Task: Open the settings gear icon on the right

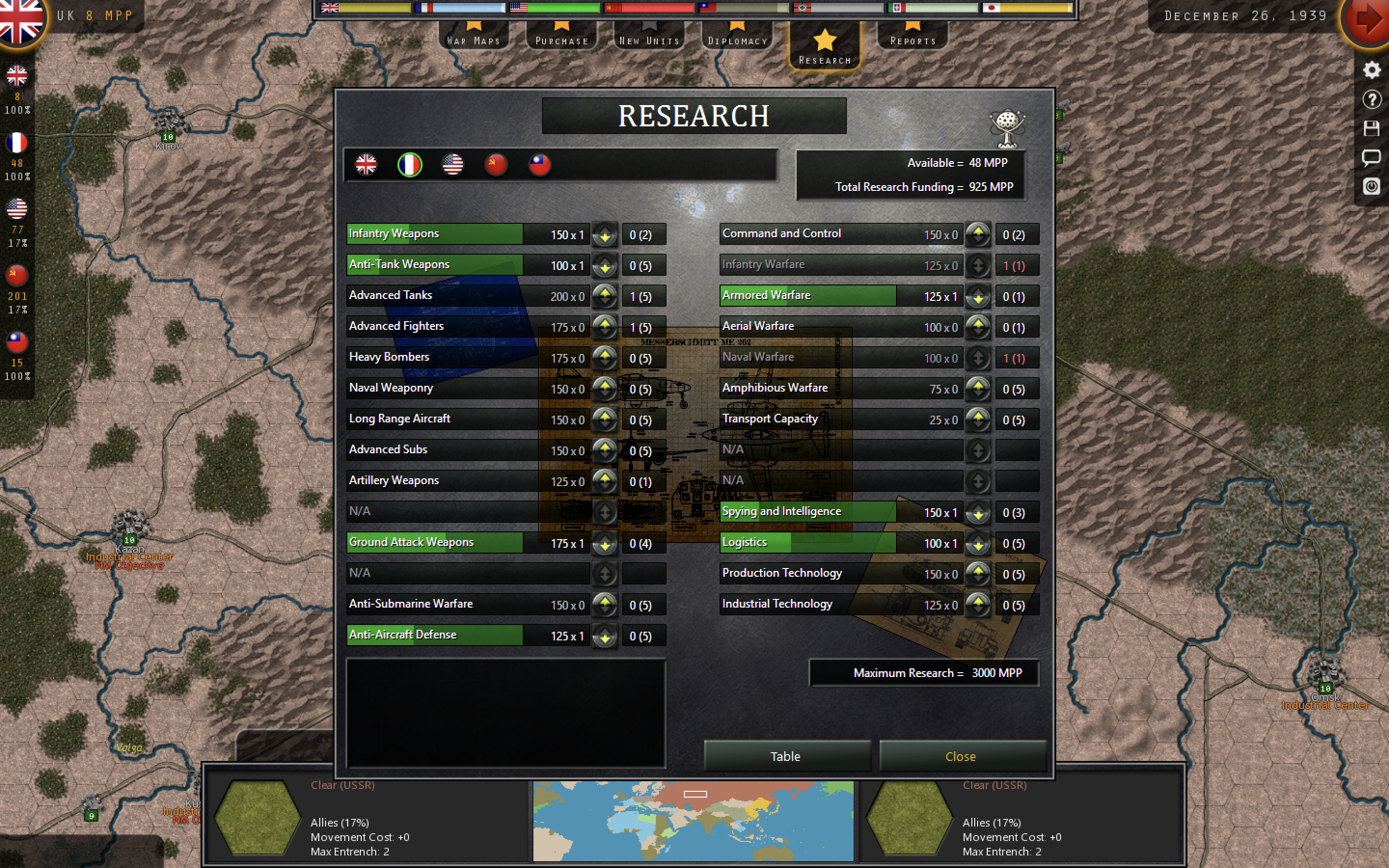Action: [x=1372, y=70]
